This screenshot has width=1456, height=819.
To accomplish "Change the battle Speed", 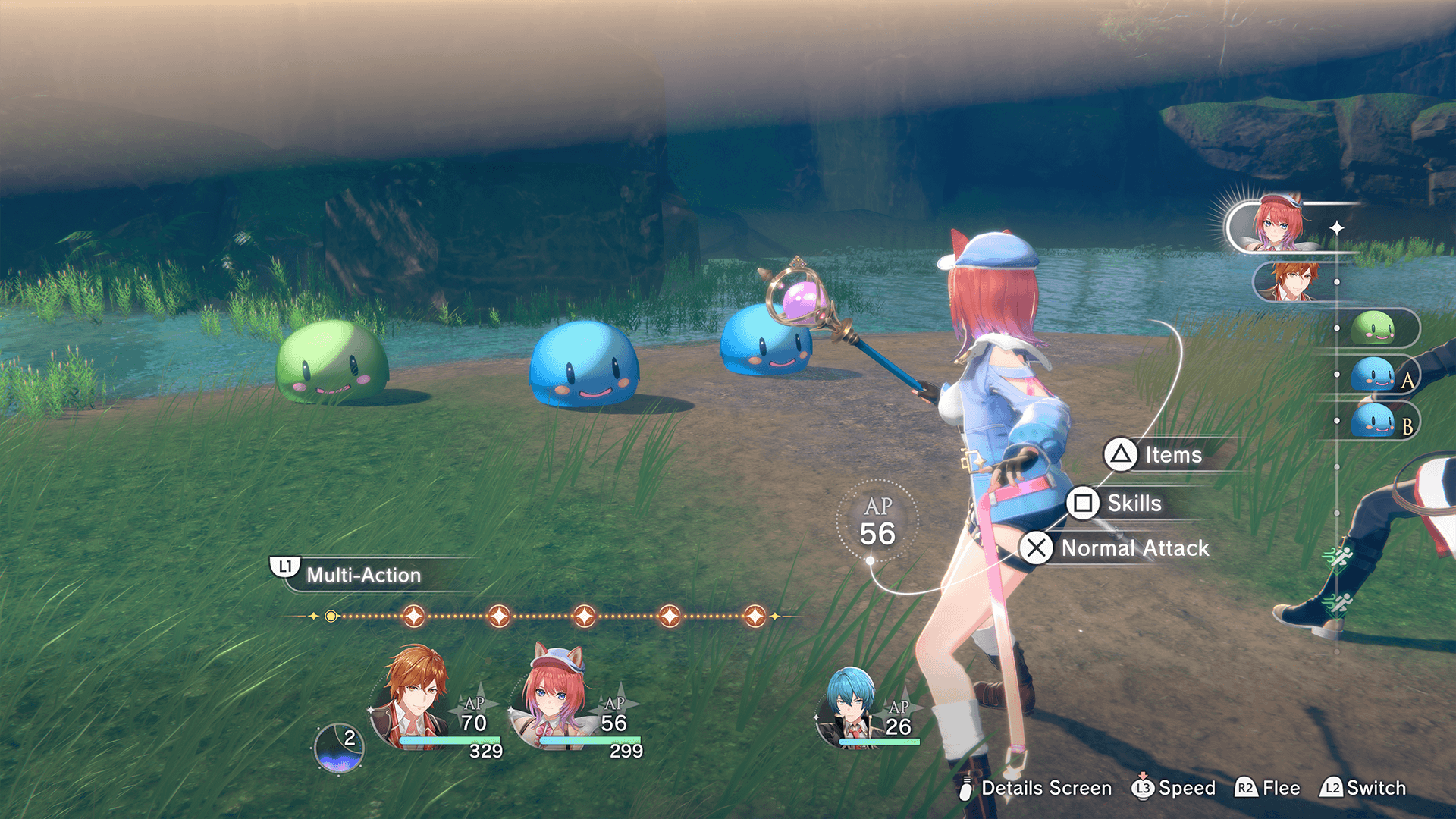I will pyautogui.click(x=1173, y=788).
